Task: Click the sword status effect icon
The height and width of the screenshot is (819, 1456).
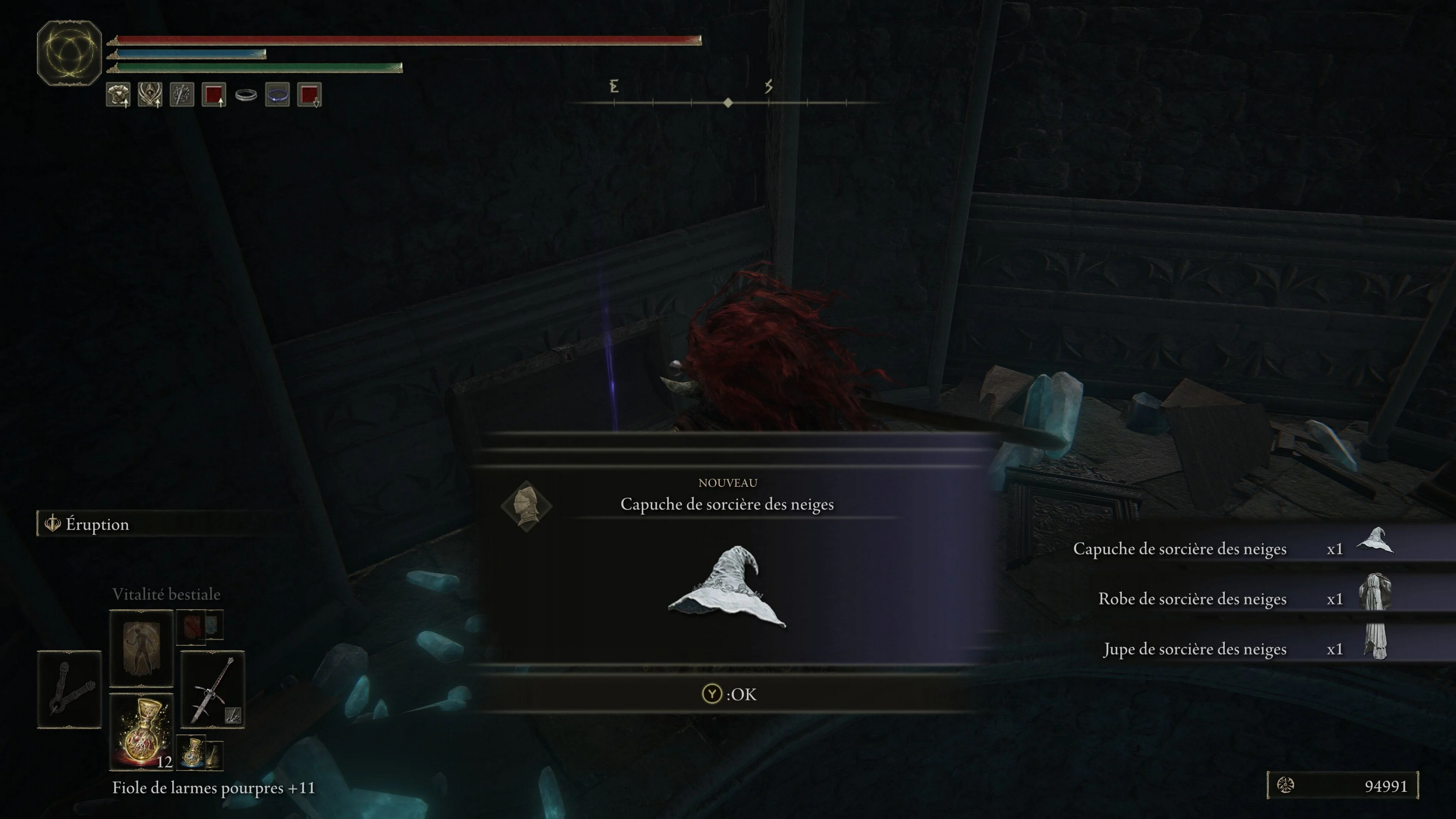Action: coord(182,94)
